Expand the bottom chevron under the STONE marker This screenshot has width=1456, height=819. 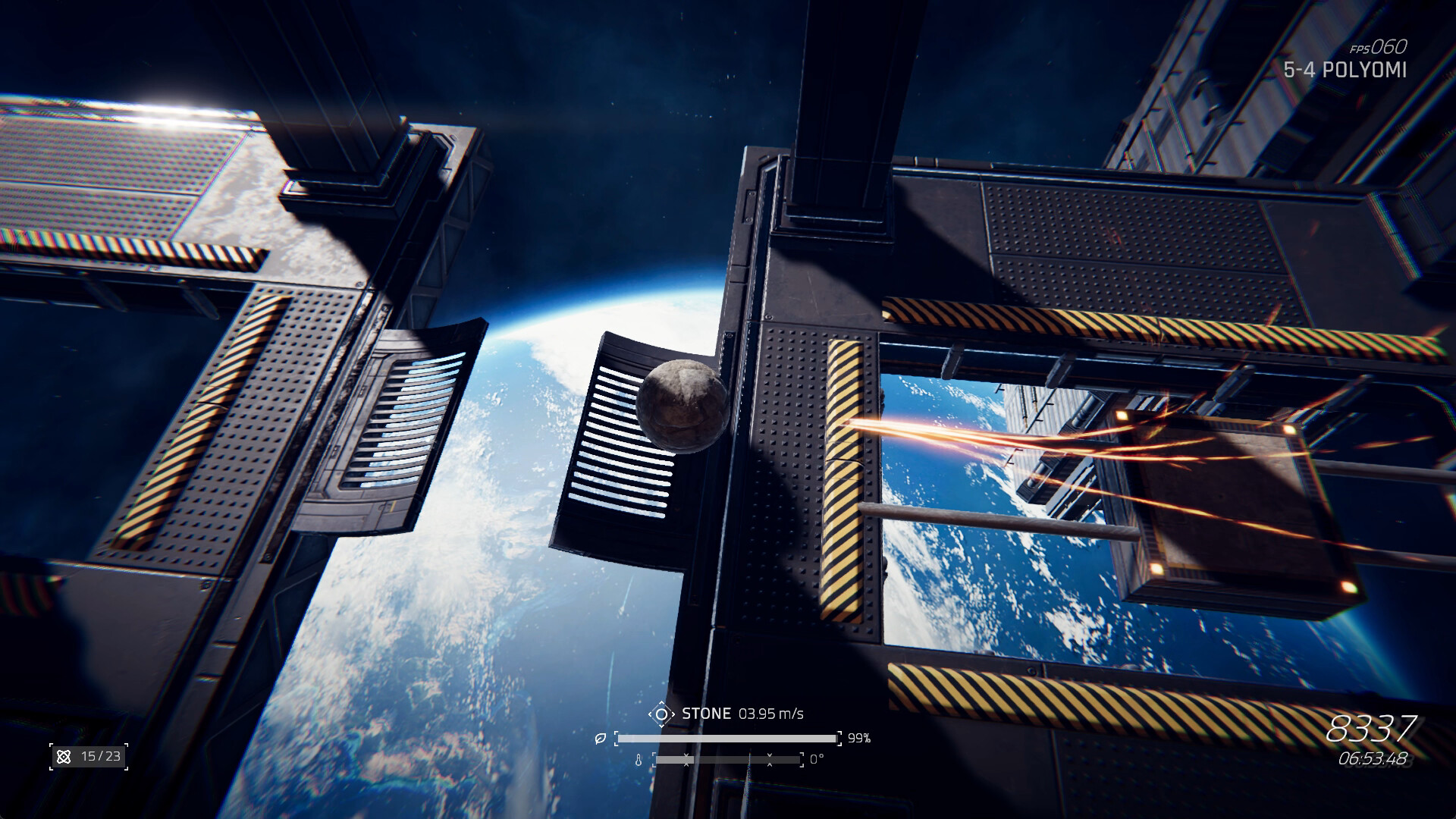661,725
